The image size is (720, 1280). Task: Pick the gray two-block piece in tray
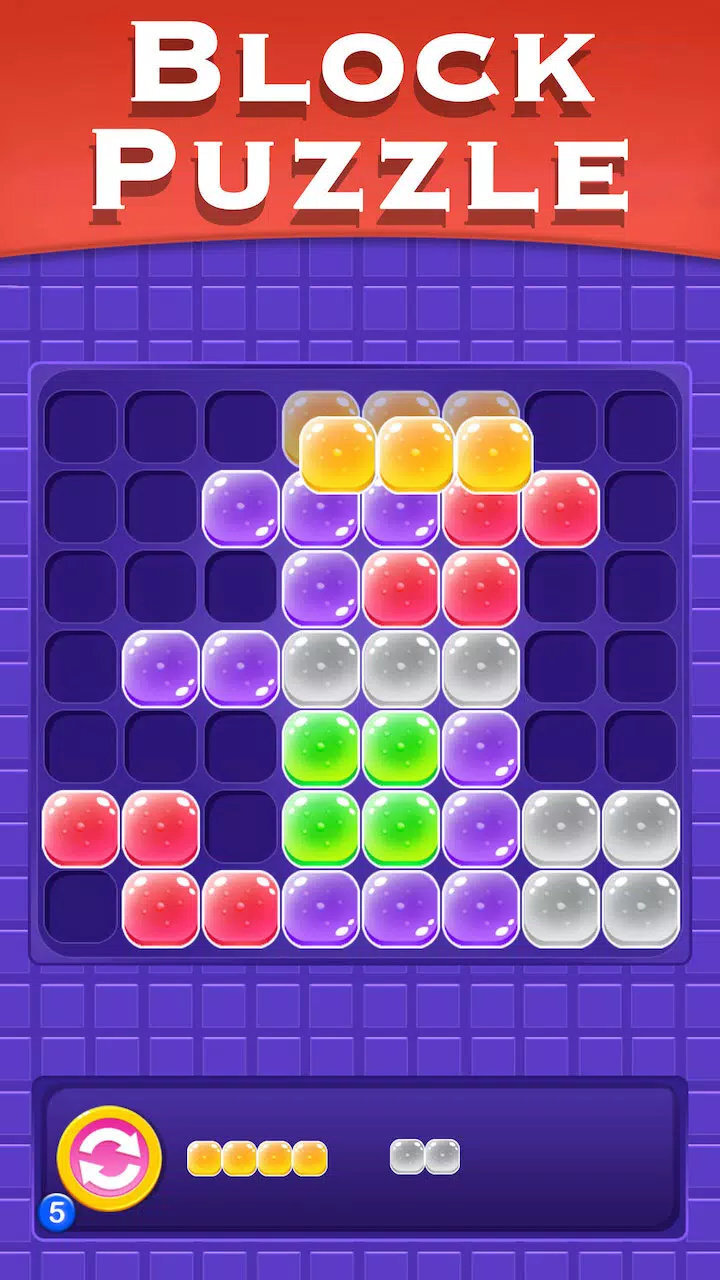coord(425,1157)
